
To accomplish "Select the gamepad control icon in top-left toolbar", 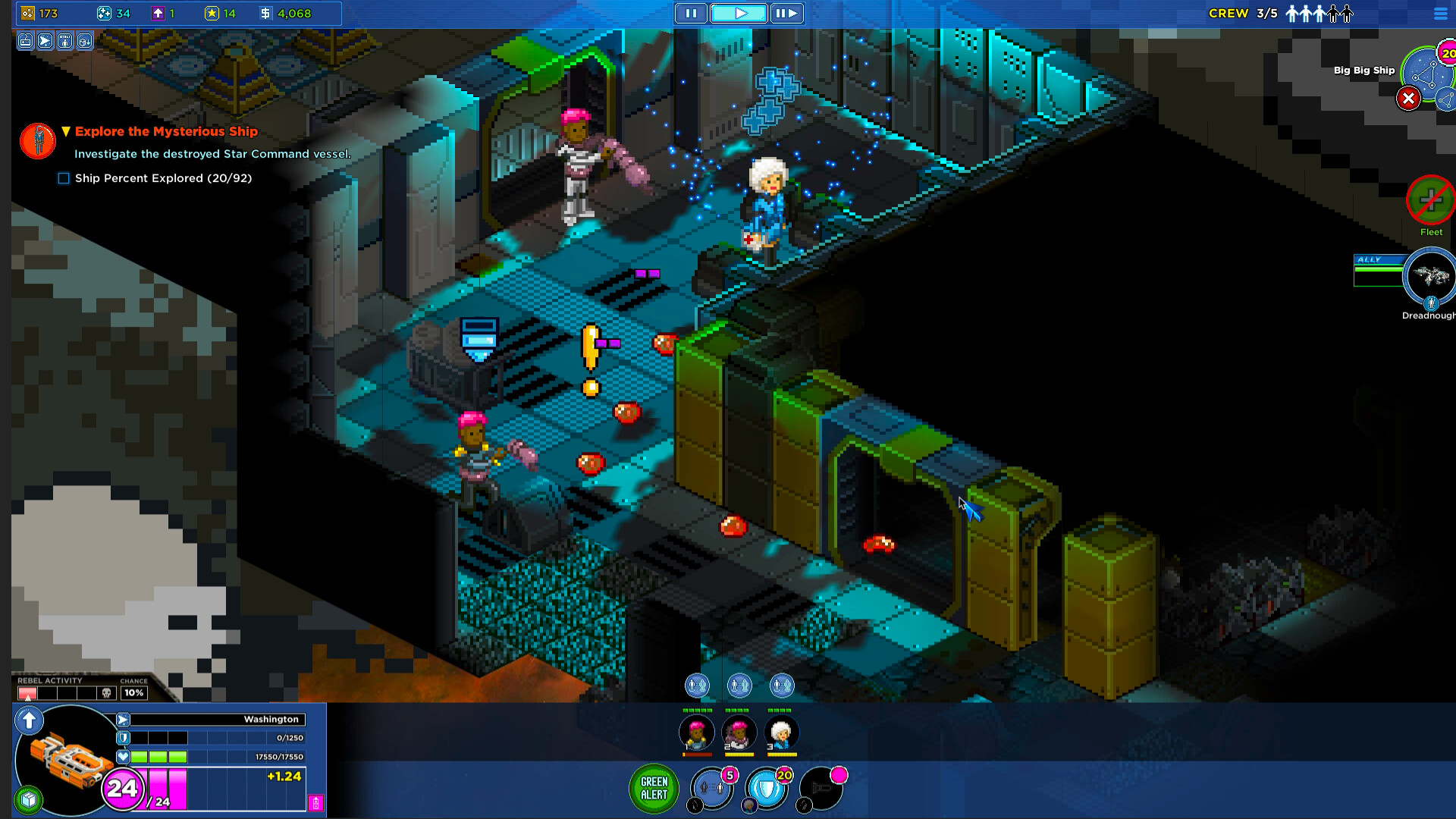I will [x=24, y=42].
